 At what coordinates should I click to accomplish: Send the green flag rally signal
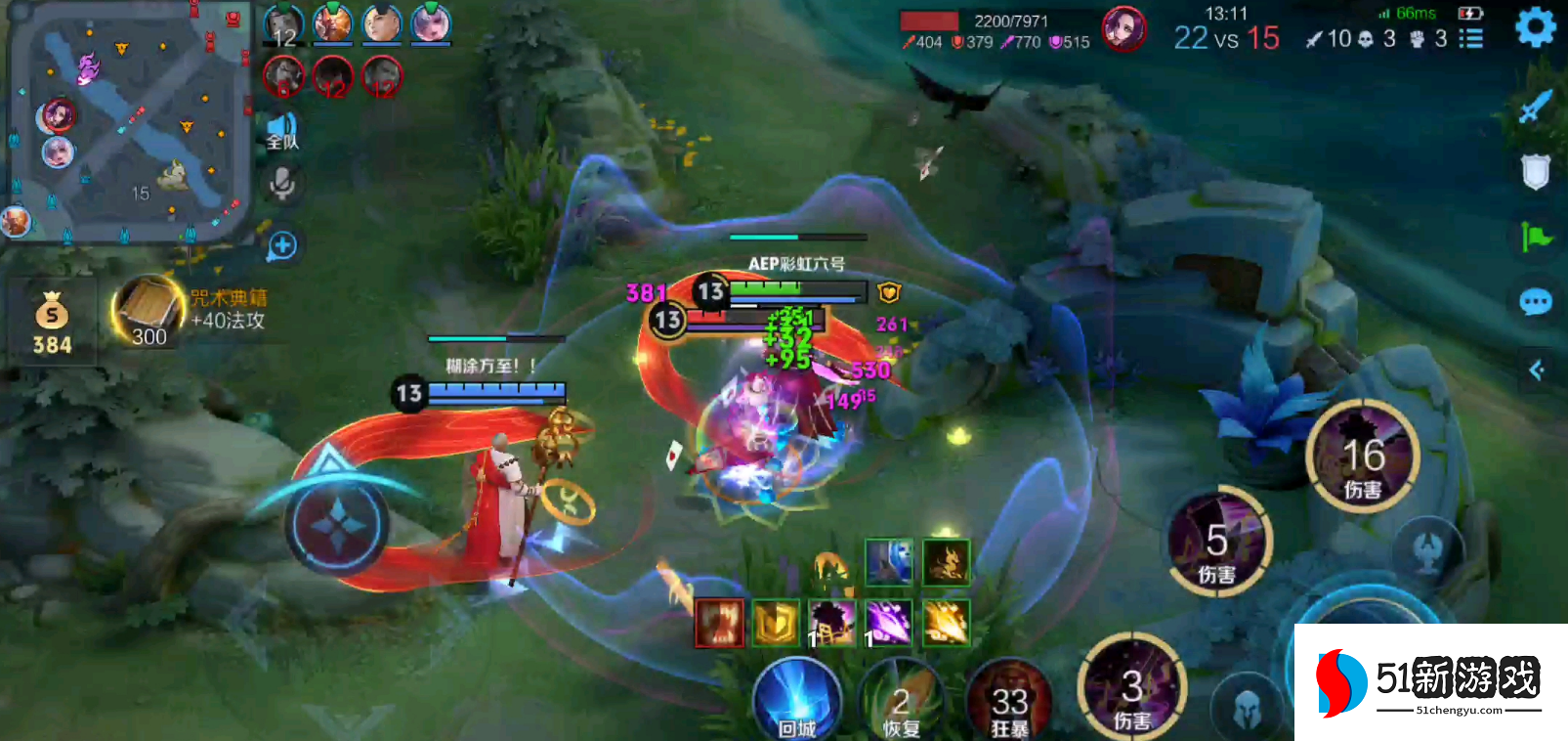[1535, 237]
